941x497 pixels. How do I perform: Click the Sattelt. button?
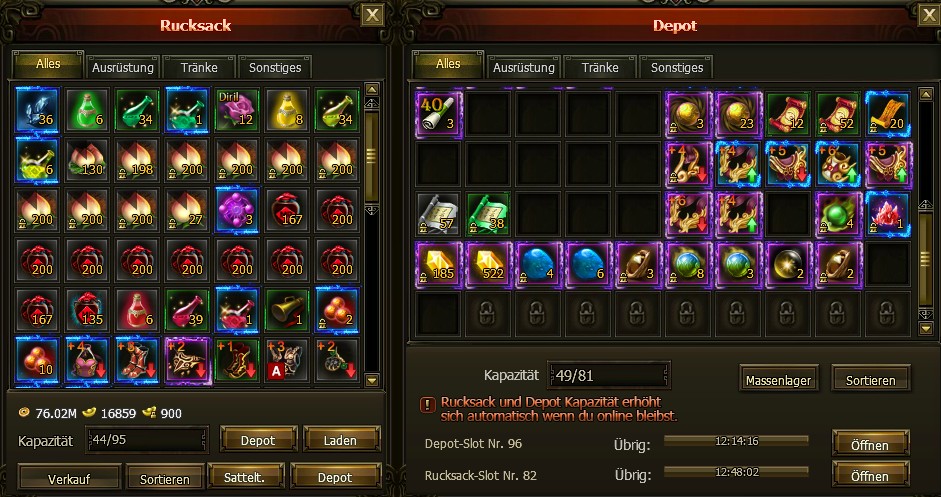click(246, 479)
